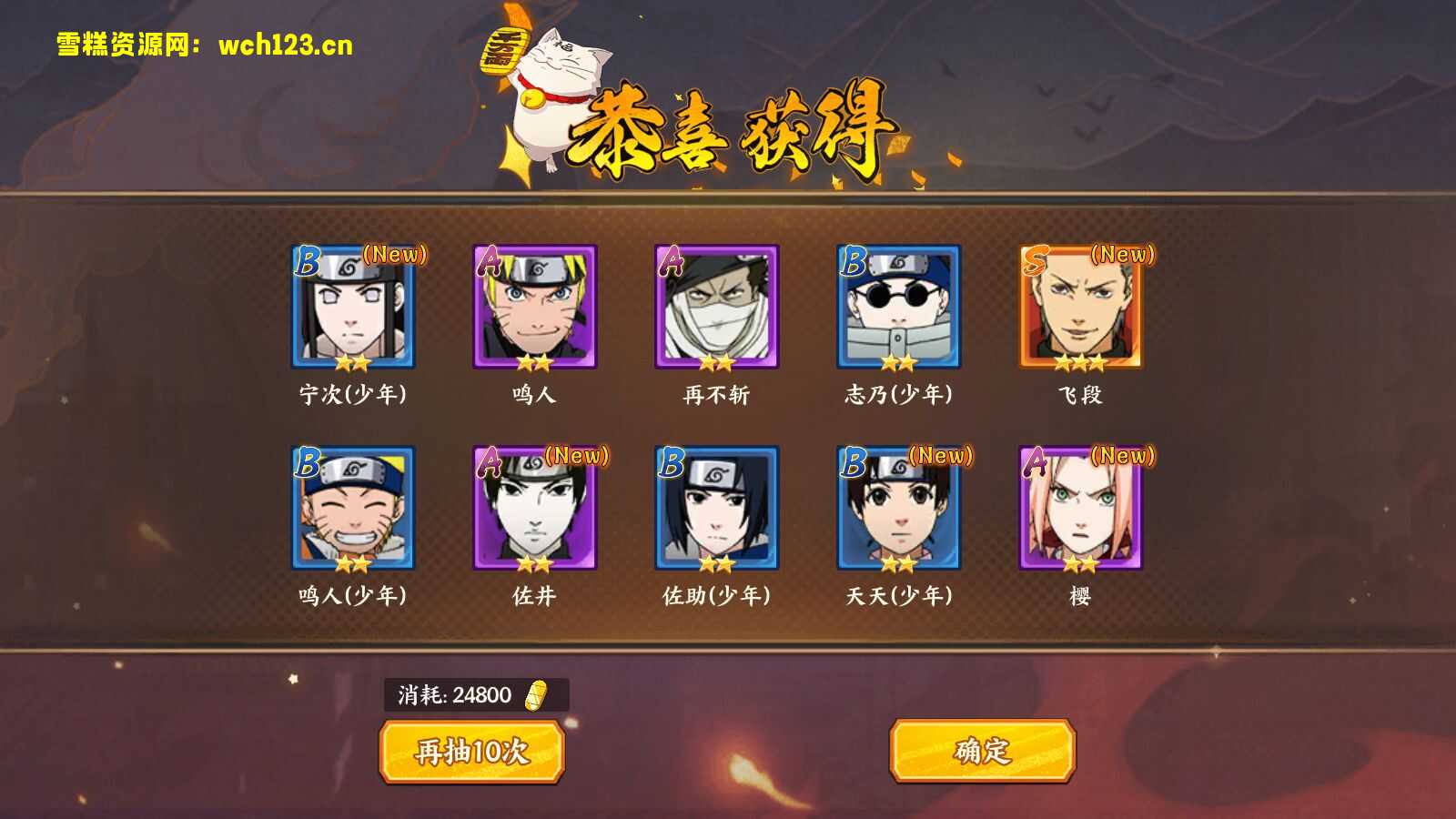Viewport: 1456px width, 819px height.
Task: Click the S rarity badge on 飞段's card
Action: tap(1033, 262)
